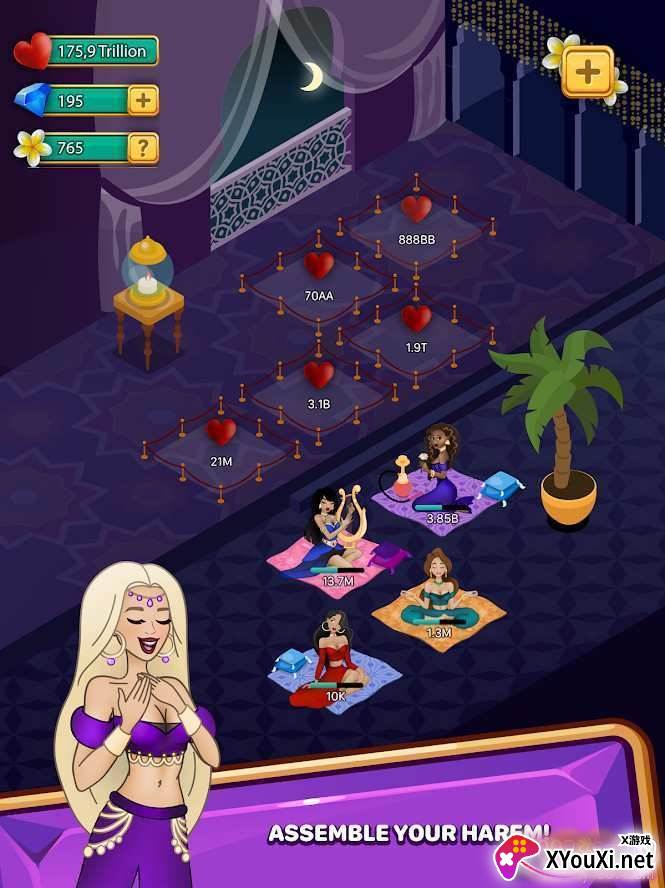Viewport: 665px width, 888px height.
Task: Select the red-dressed girl labeled 10K
Action: tap(334, 655)
